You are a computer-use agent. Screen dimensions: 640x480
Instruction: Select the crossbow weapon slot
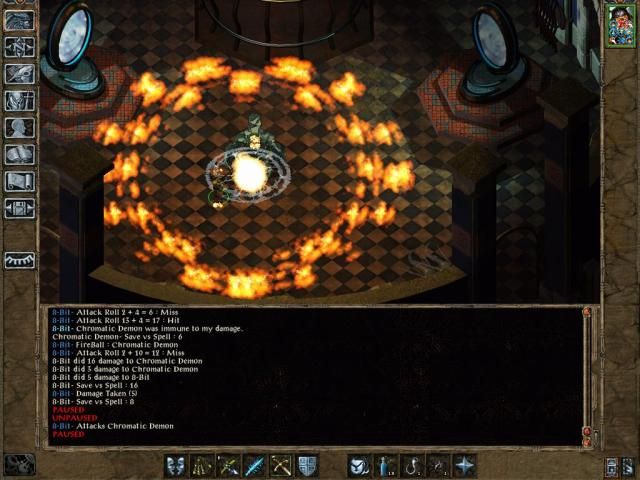(x=280, y=465)
